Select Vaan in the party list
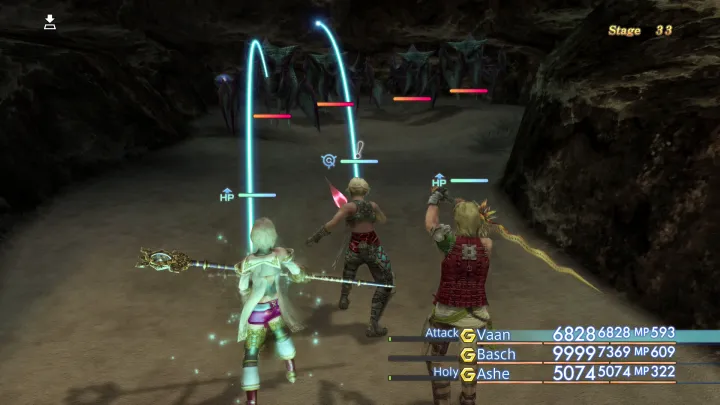 click(x=497, y=335)
